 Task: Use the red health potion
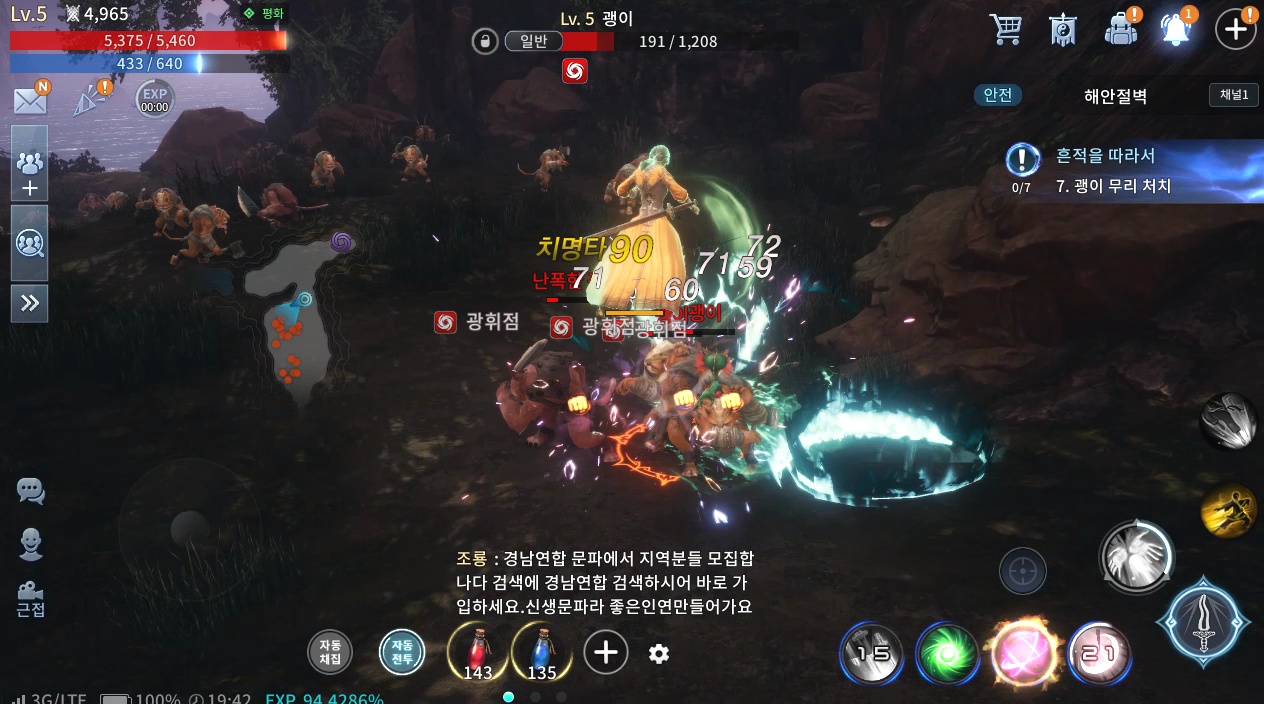478,652
